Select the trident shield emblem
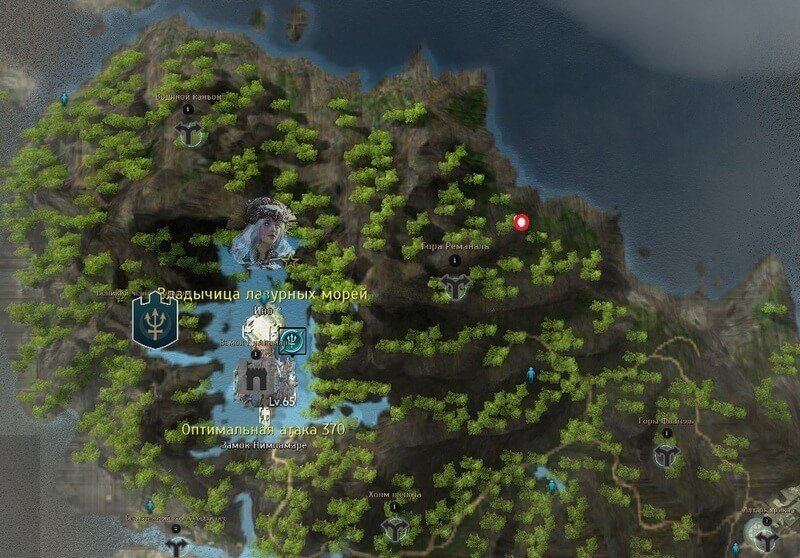800x558 pixels. point(154,321)
